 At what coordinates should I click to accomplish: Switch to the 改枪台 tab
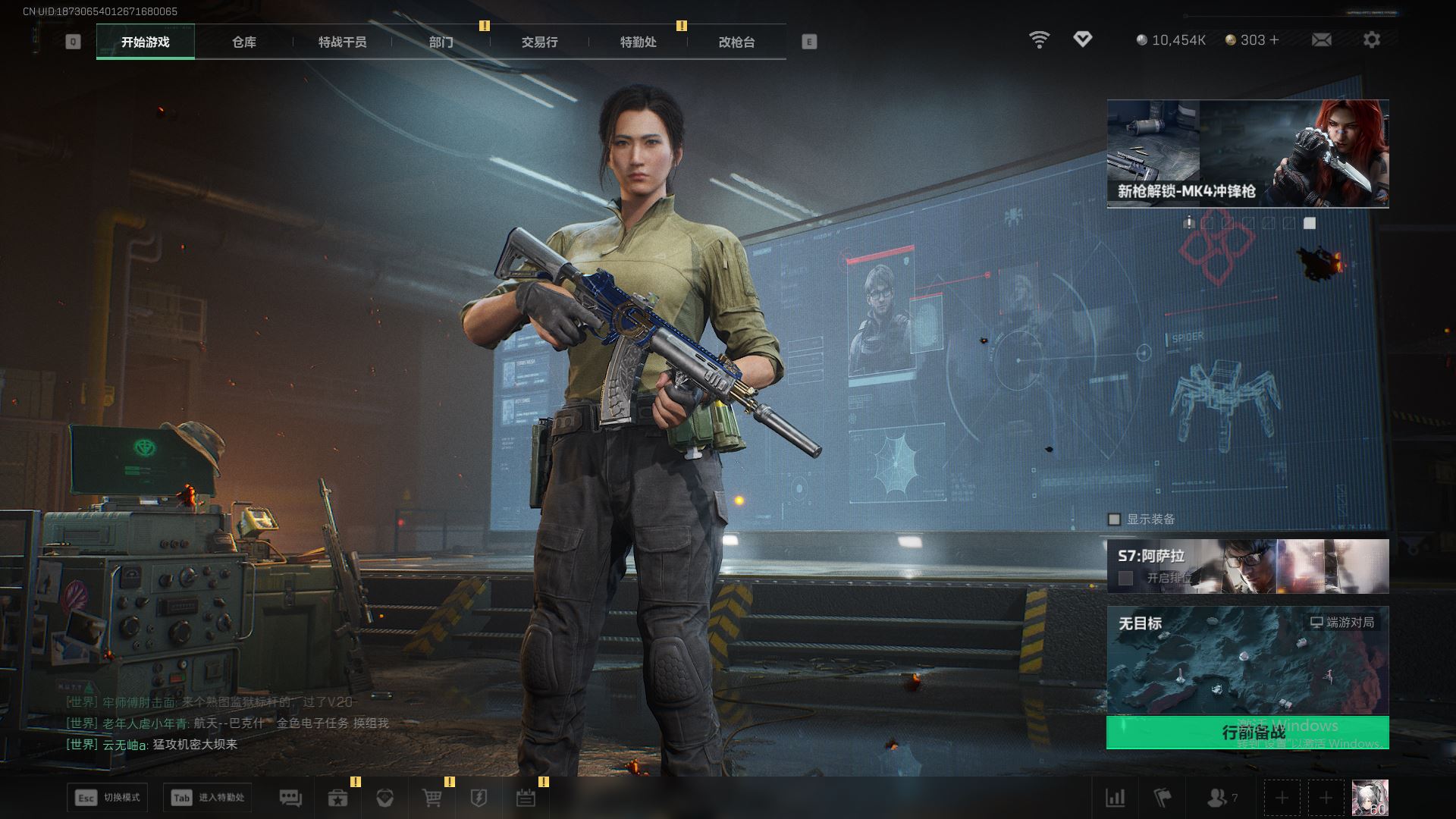point(736,42)
